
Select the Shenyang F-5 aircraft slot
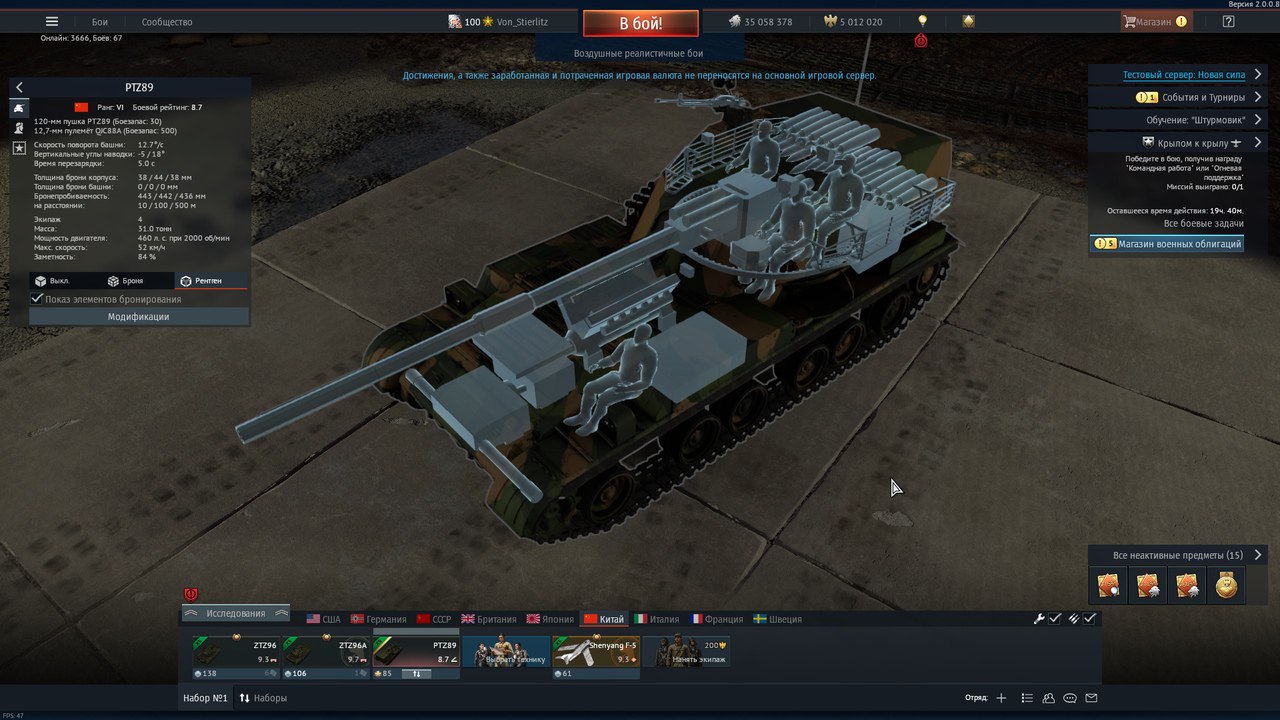596,656
